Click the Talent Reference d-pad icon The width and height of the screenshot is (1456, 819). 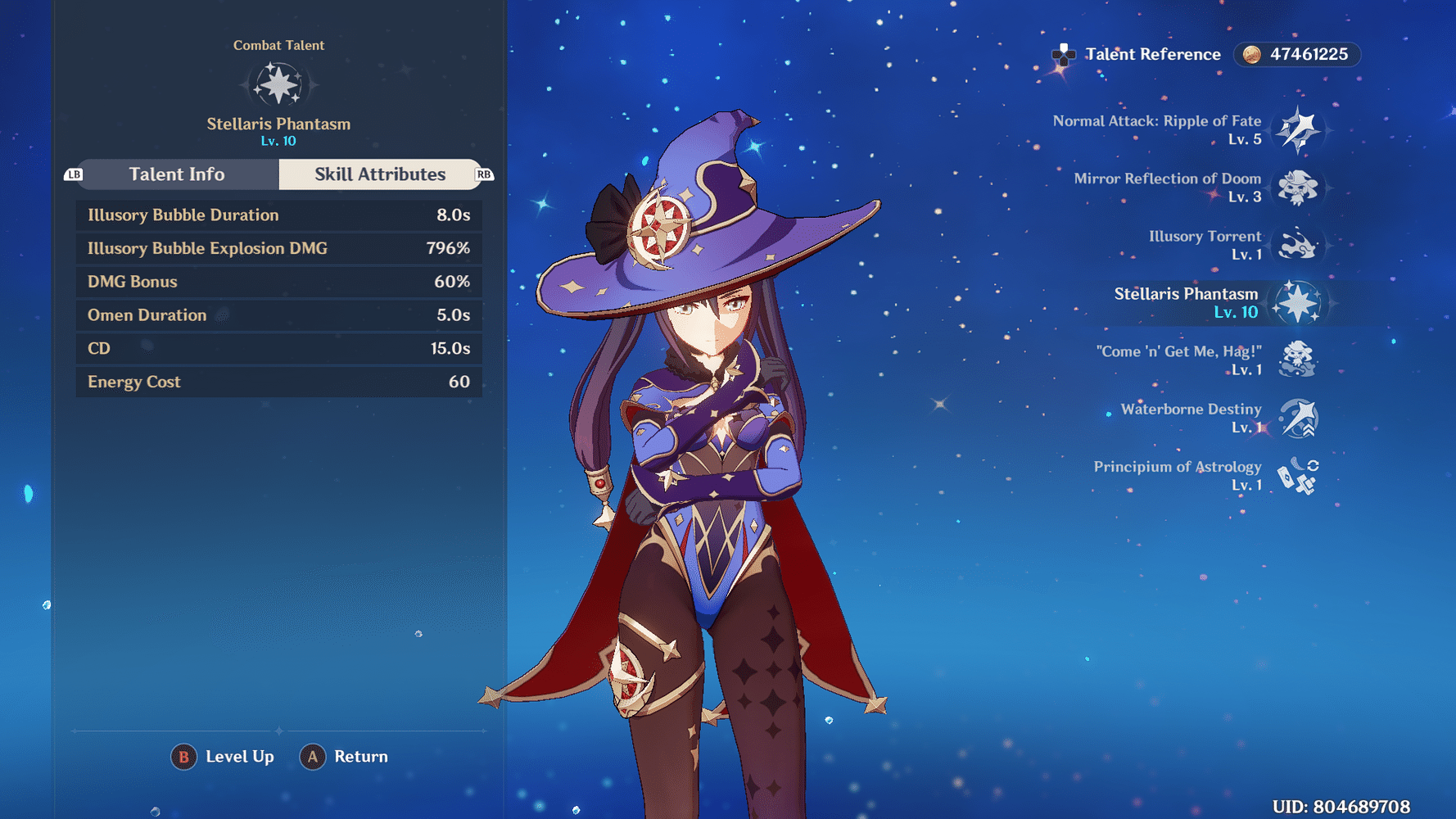[x=1063, y=55]
